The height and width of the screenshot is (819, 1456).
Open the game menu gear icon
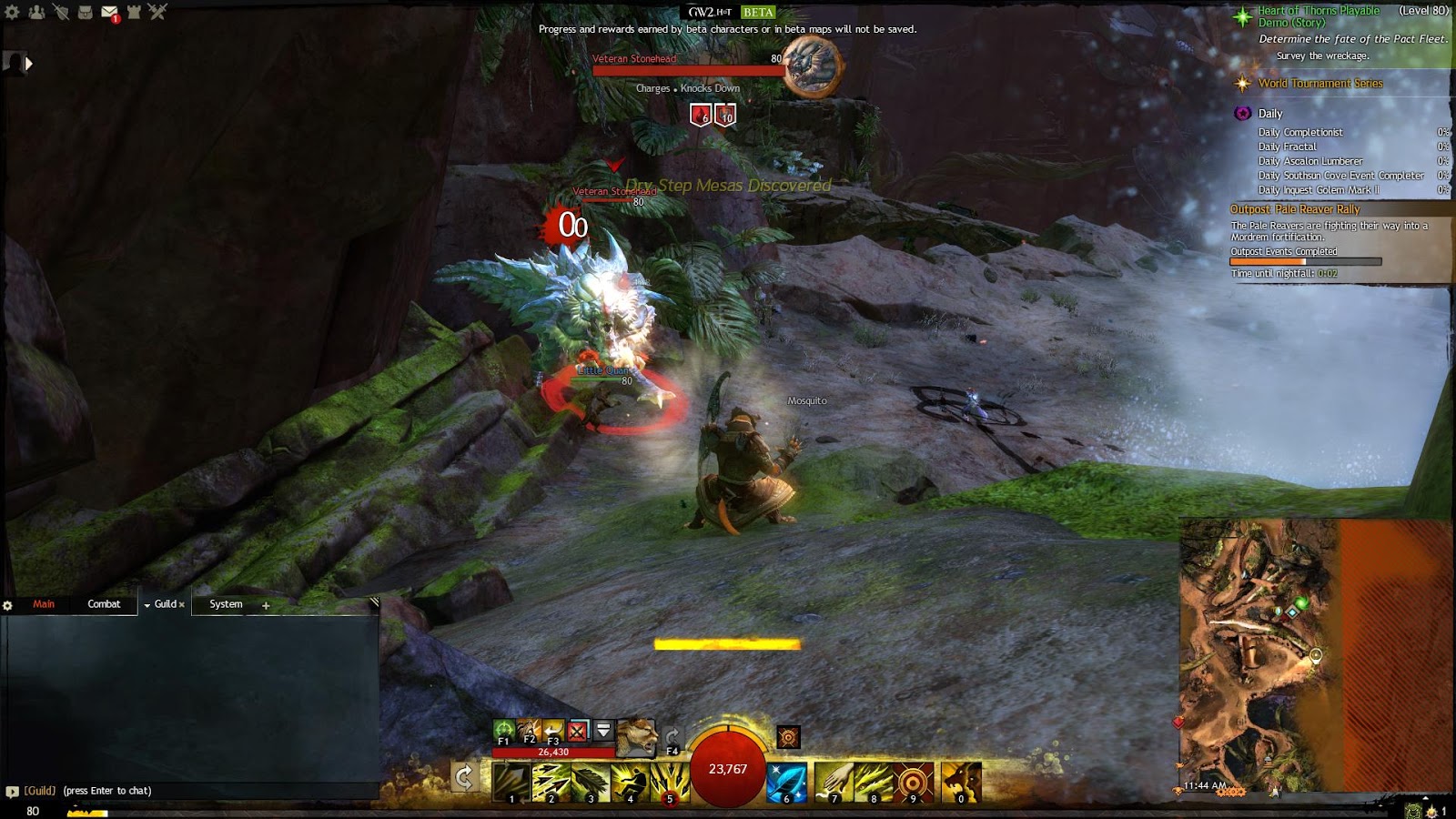[x=12, y=12]
